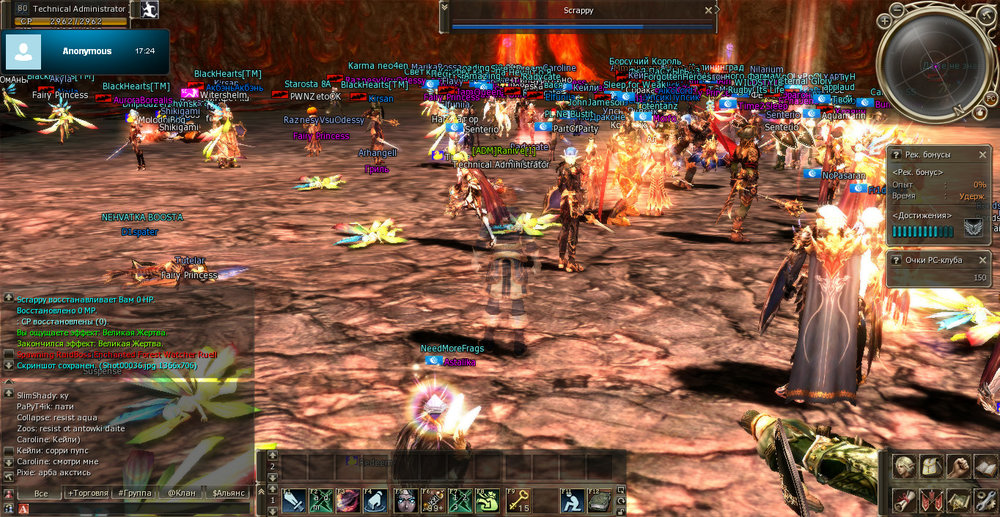Open help for the Рек. бонусы panel

tap(896, 155)
